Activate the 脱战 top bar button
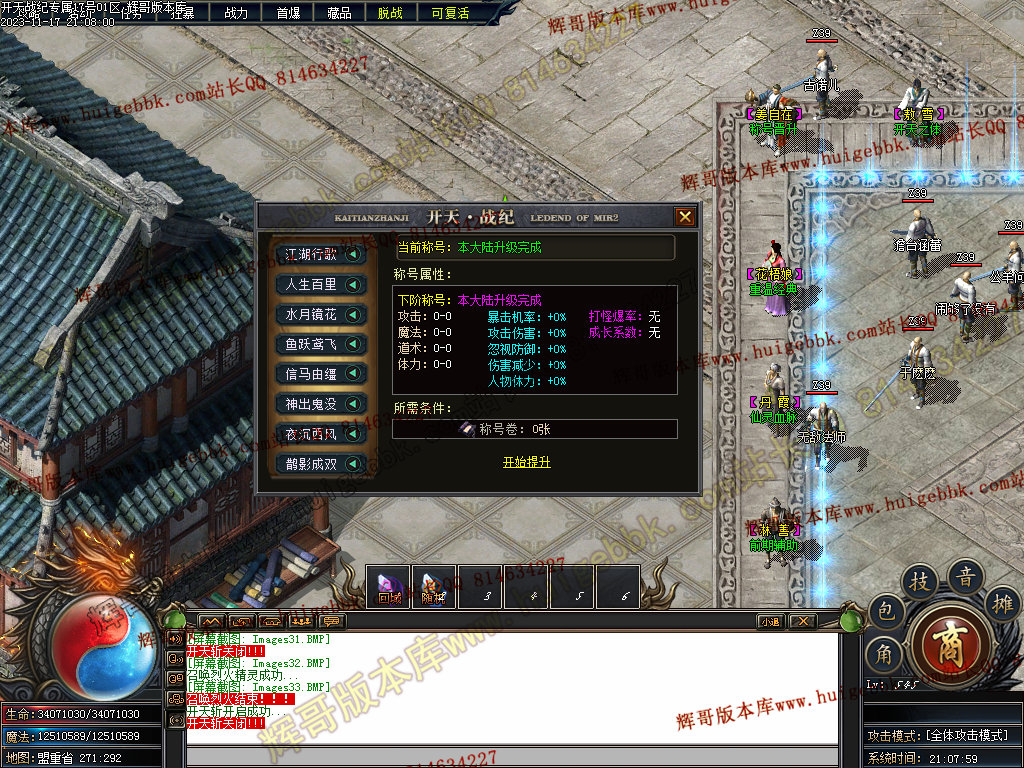1024x768 pixels. [390, 13]
